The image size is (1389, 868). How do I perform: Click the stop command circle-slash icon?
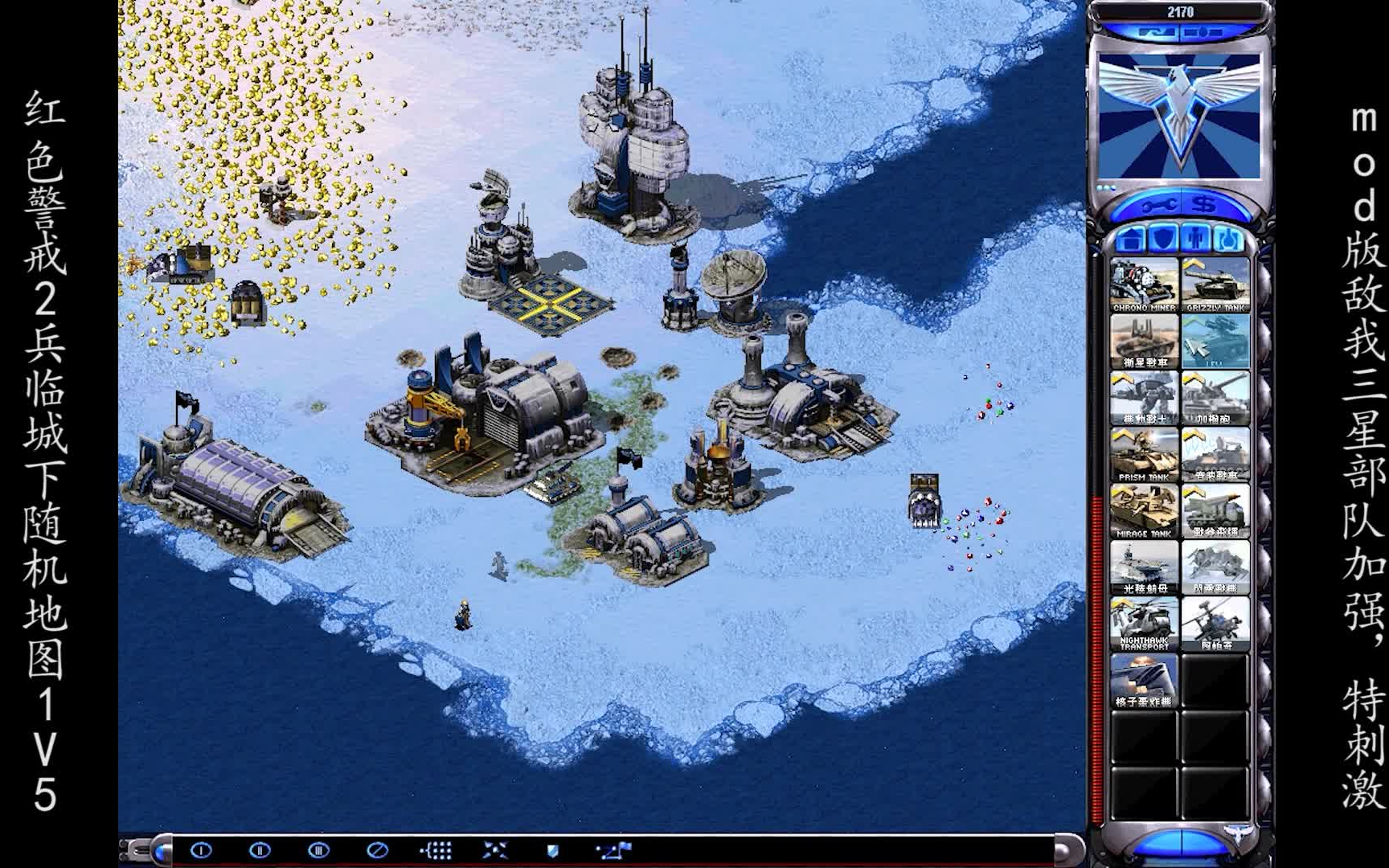click(377, 850)
